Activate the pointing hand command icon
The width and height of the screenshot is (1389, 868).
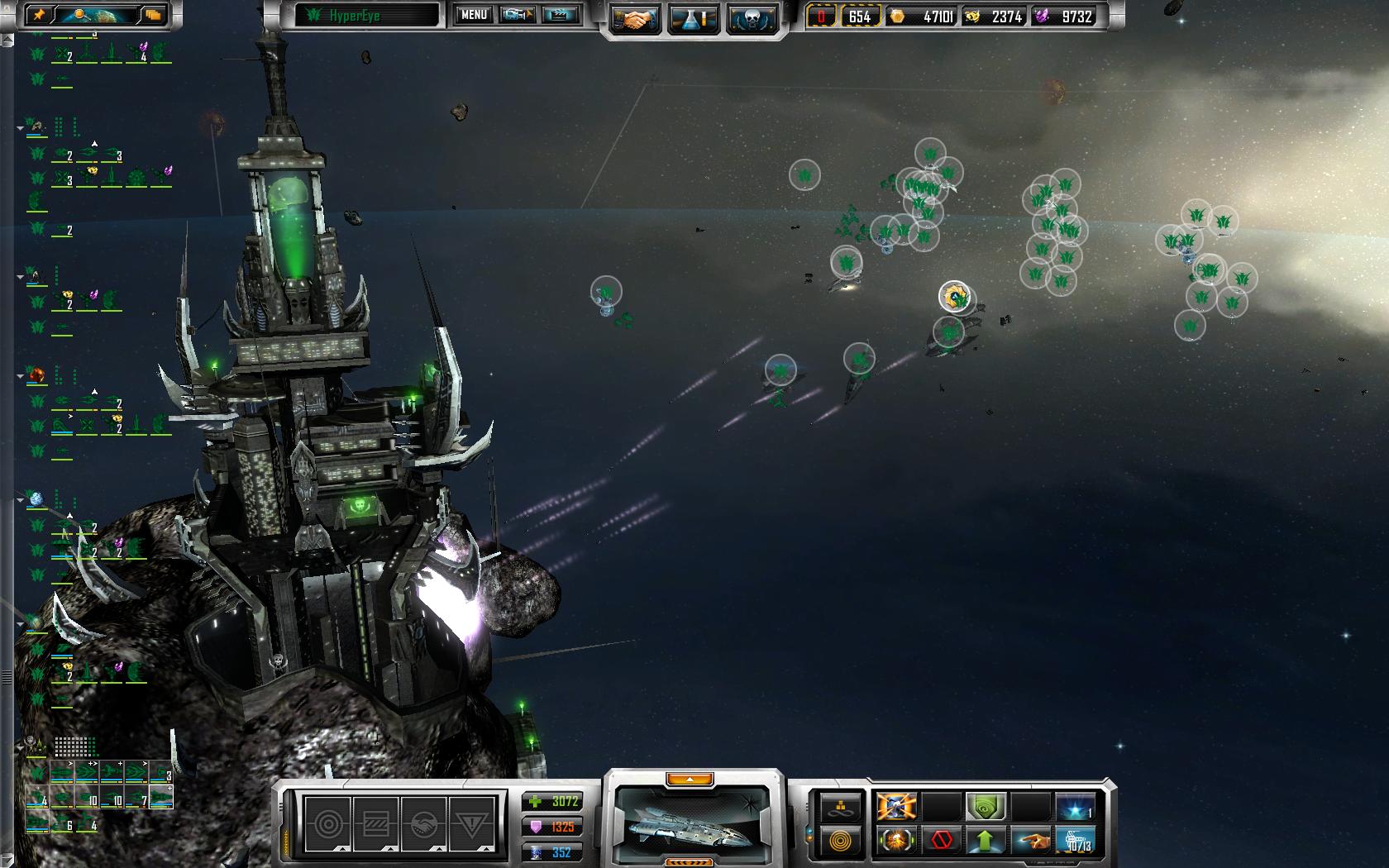pos(1030,841)
